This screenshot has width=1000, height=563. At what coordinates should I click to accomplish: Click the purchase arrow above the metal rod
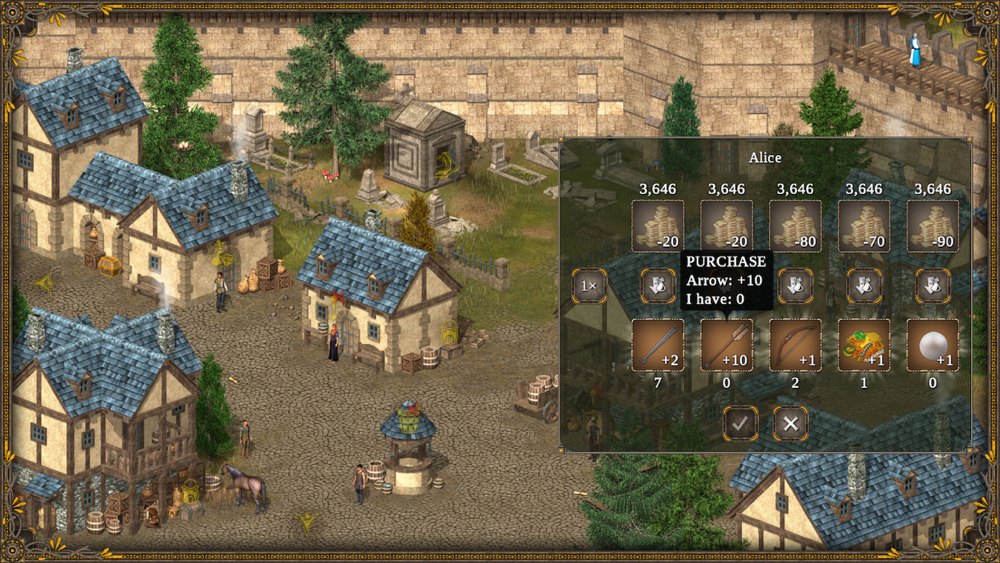tap(658, 286)
